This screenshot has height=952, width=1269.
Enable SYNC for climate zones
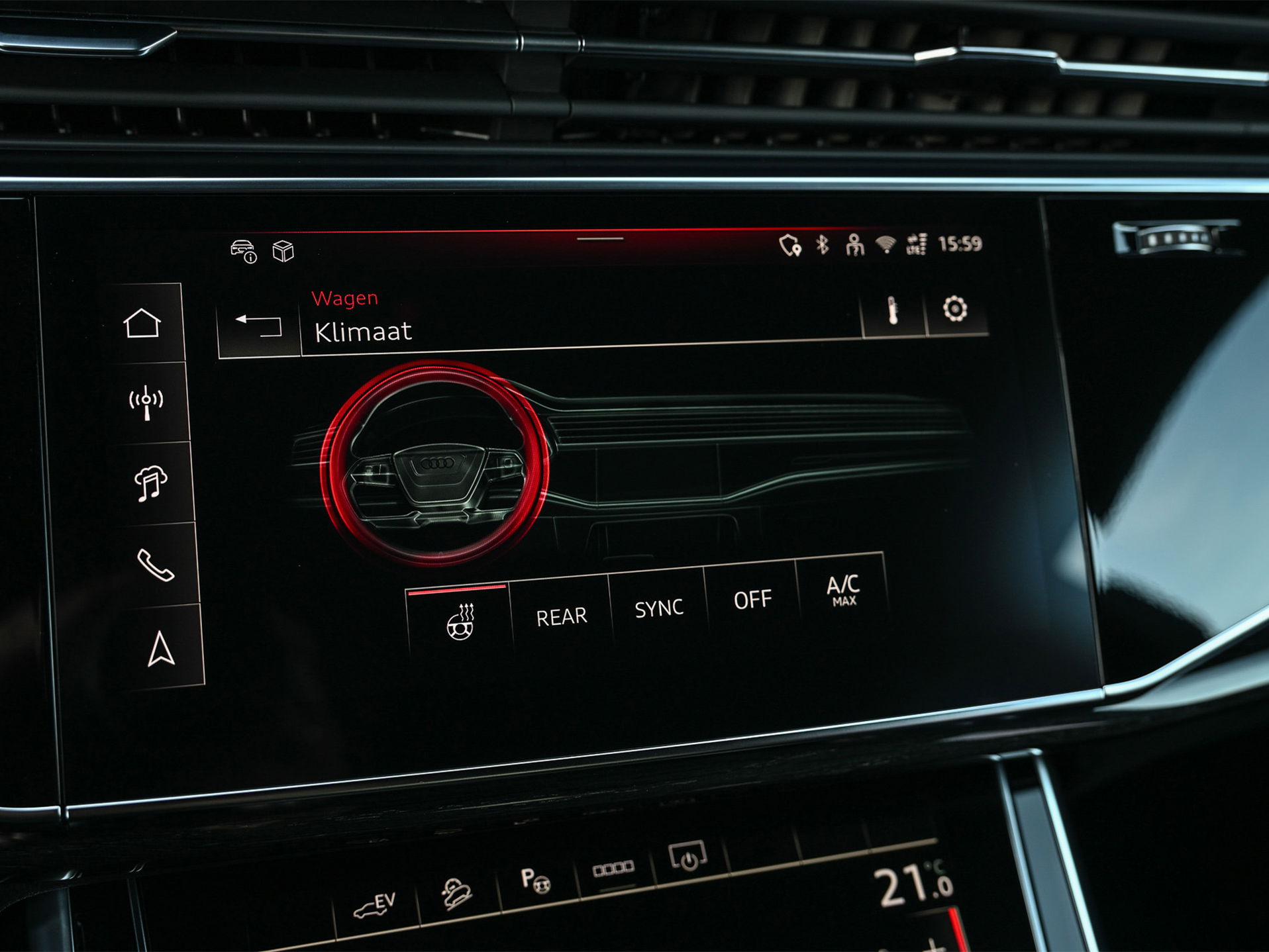(x=660, y=606)
